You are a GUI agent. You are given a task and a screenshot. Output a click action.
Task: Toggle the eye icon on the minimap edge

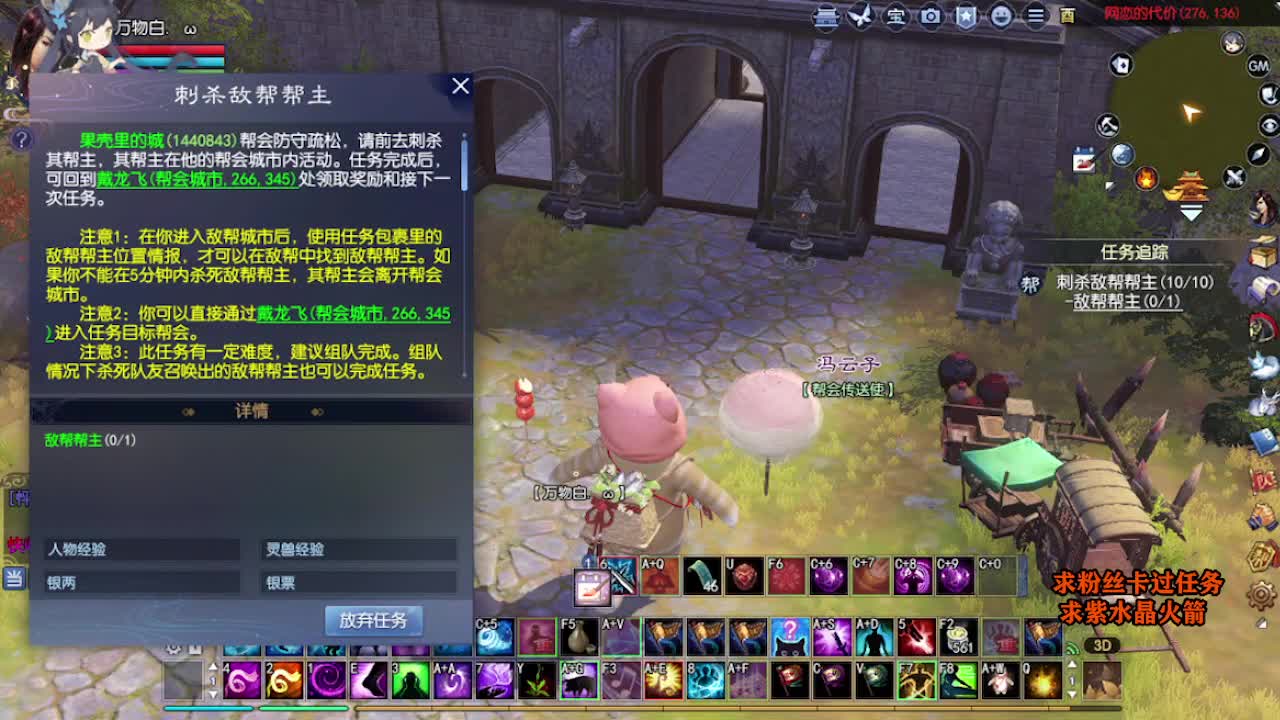[x=1268, y=124]
